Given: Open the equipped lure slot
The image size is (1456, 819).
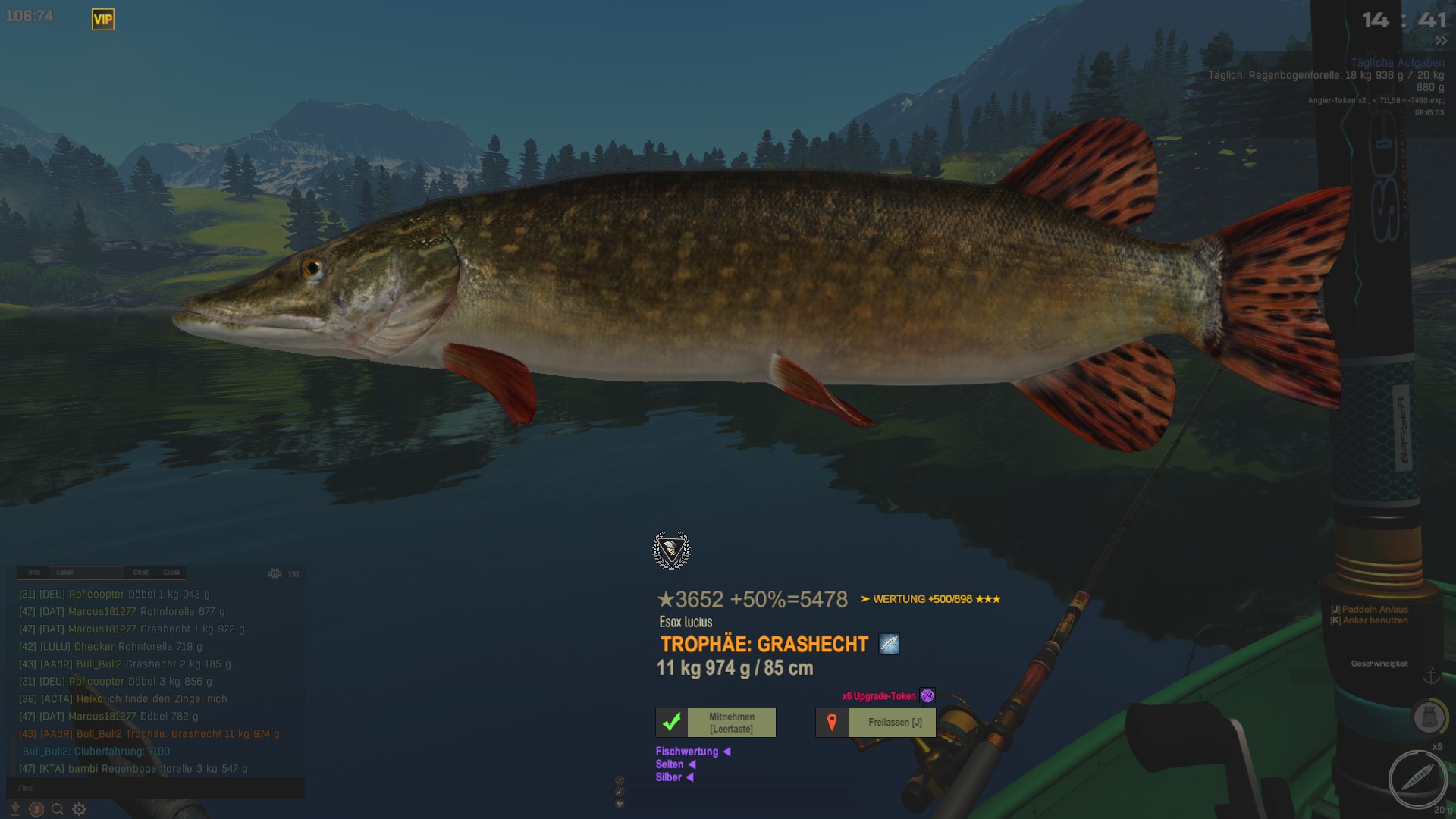Looking at the screenshot, I should tap(1417, 779).
